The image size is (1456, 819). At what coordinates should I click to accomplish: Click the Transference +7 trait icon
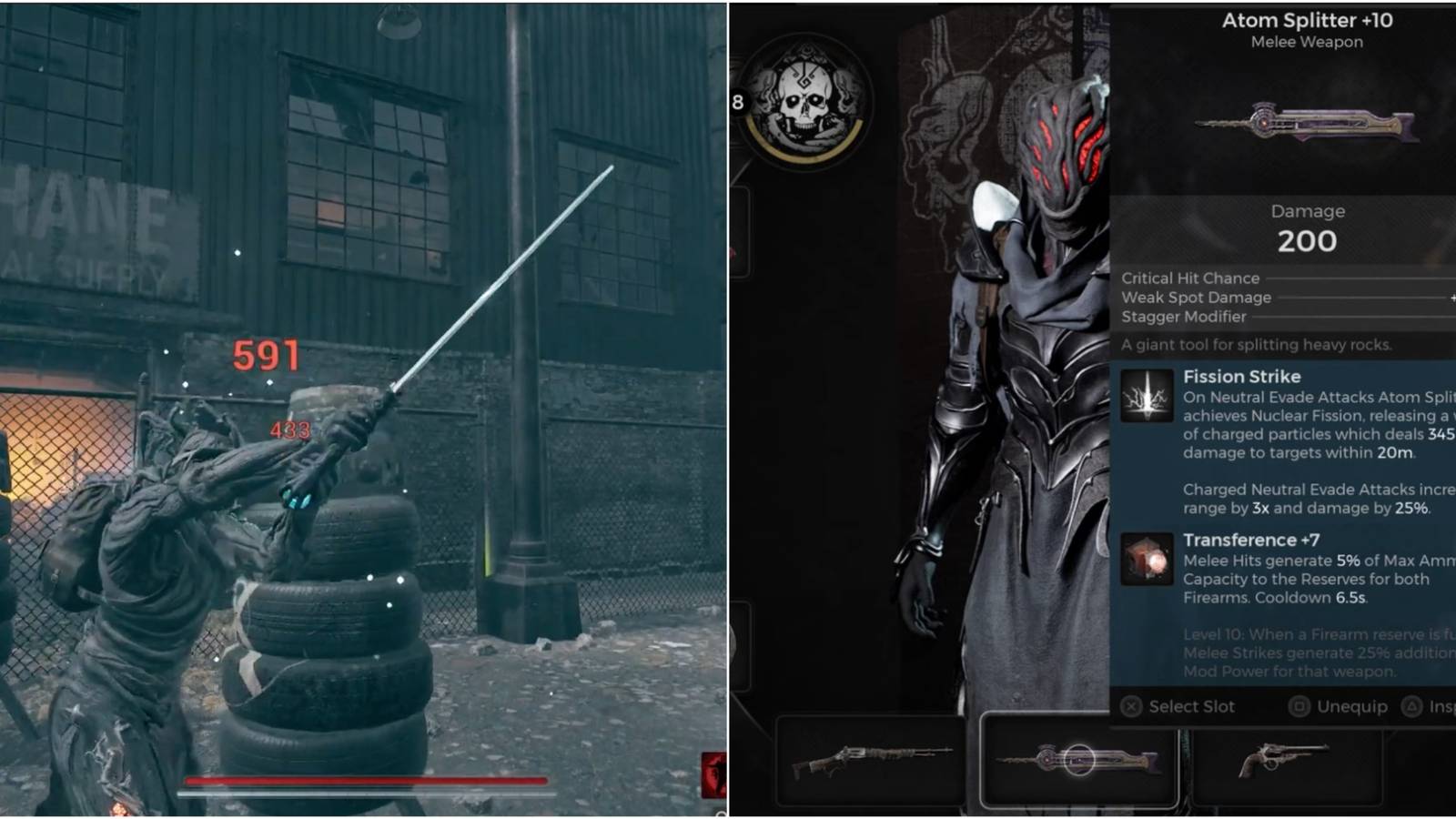pyautogui.click(x=1148, y=559)
